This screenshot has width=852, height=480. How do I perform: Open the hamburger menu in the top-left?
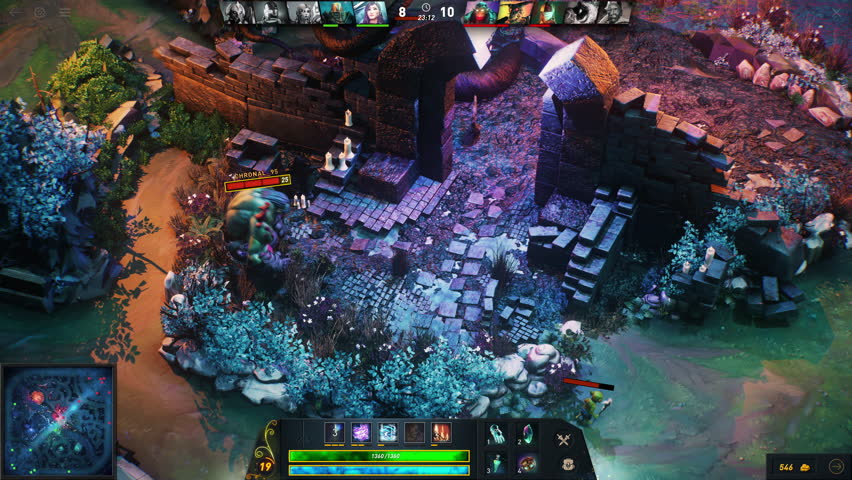click(x=65, y=12)
